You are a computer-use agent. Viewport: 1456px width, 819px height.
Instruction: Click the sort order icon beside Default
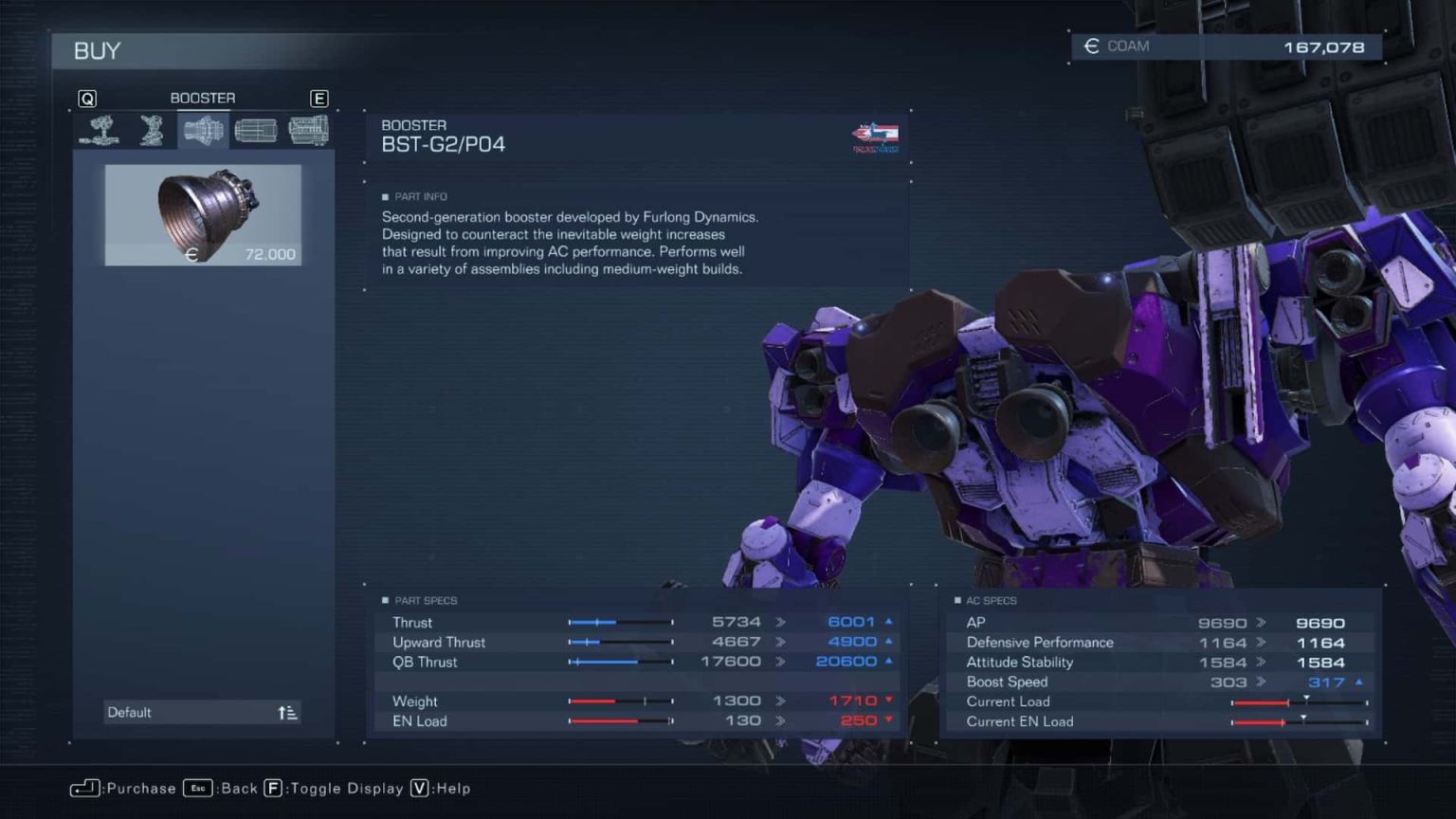(287, 712)
